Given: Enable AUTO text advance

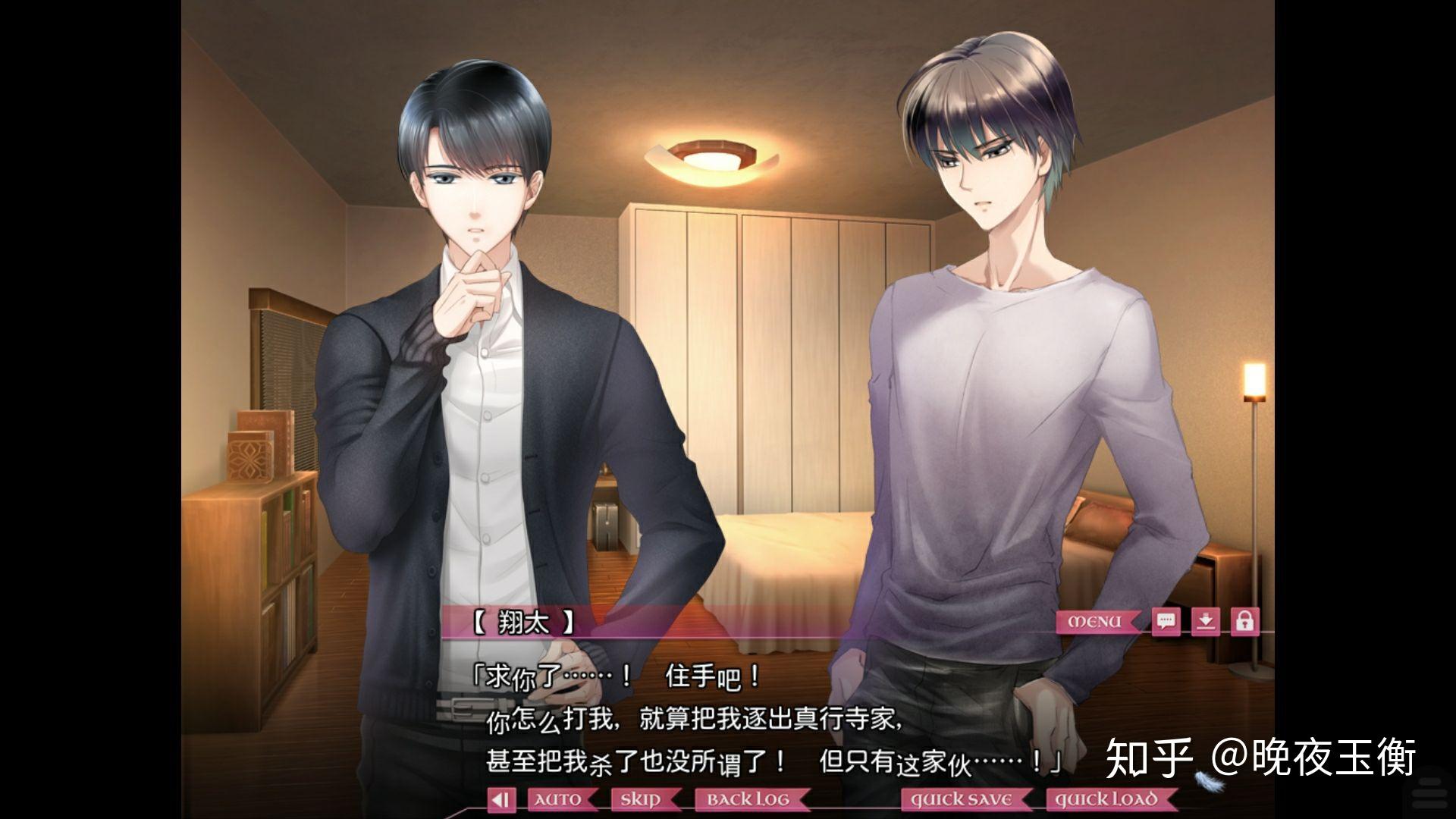Looking at the screenshot, I should 559,799.
